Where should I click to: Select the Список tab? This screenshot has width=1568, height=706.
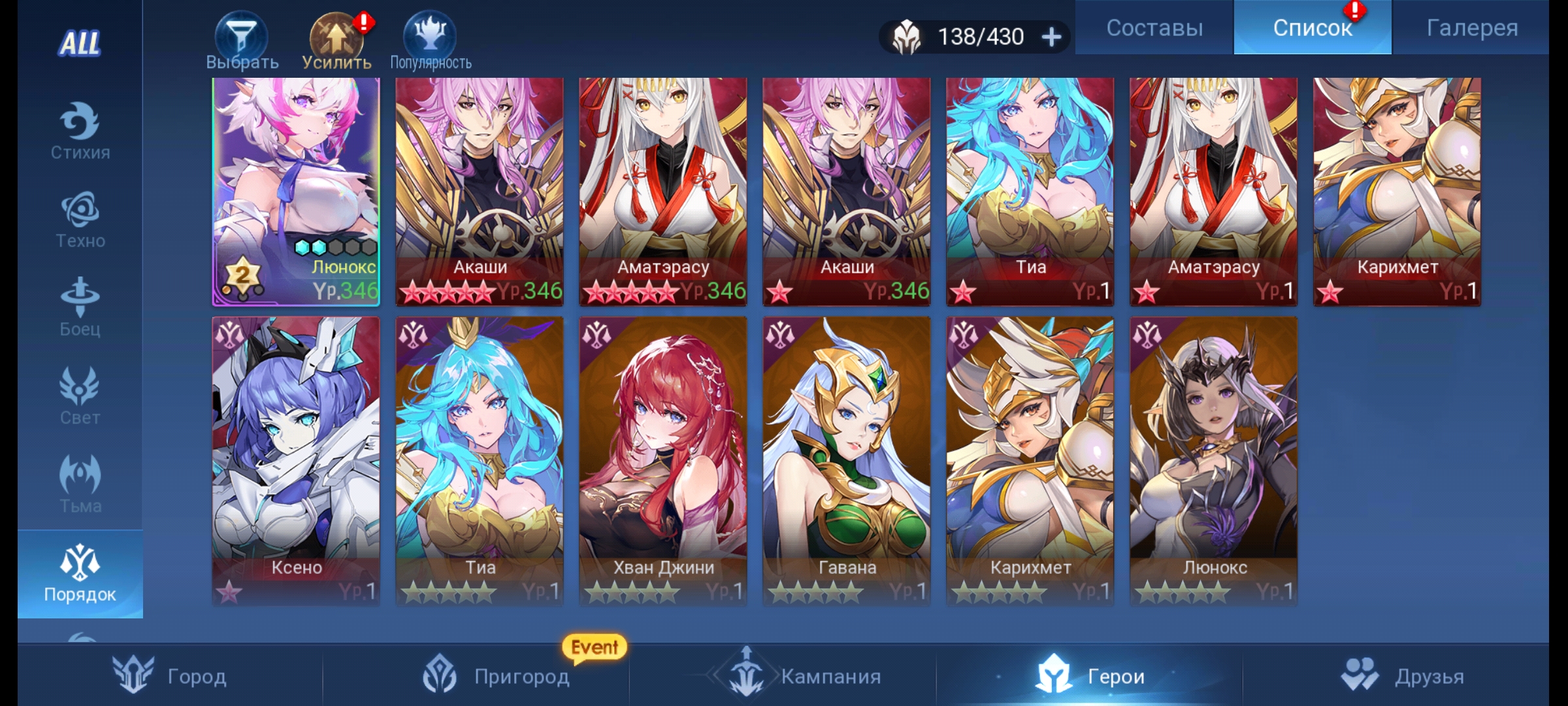click(1312, 27)
